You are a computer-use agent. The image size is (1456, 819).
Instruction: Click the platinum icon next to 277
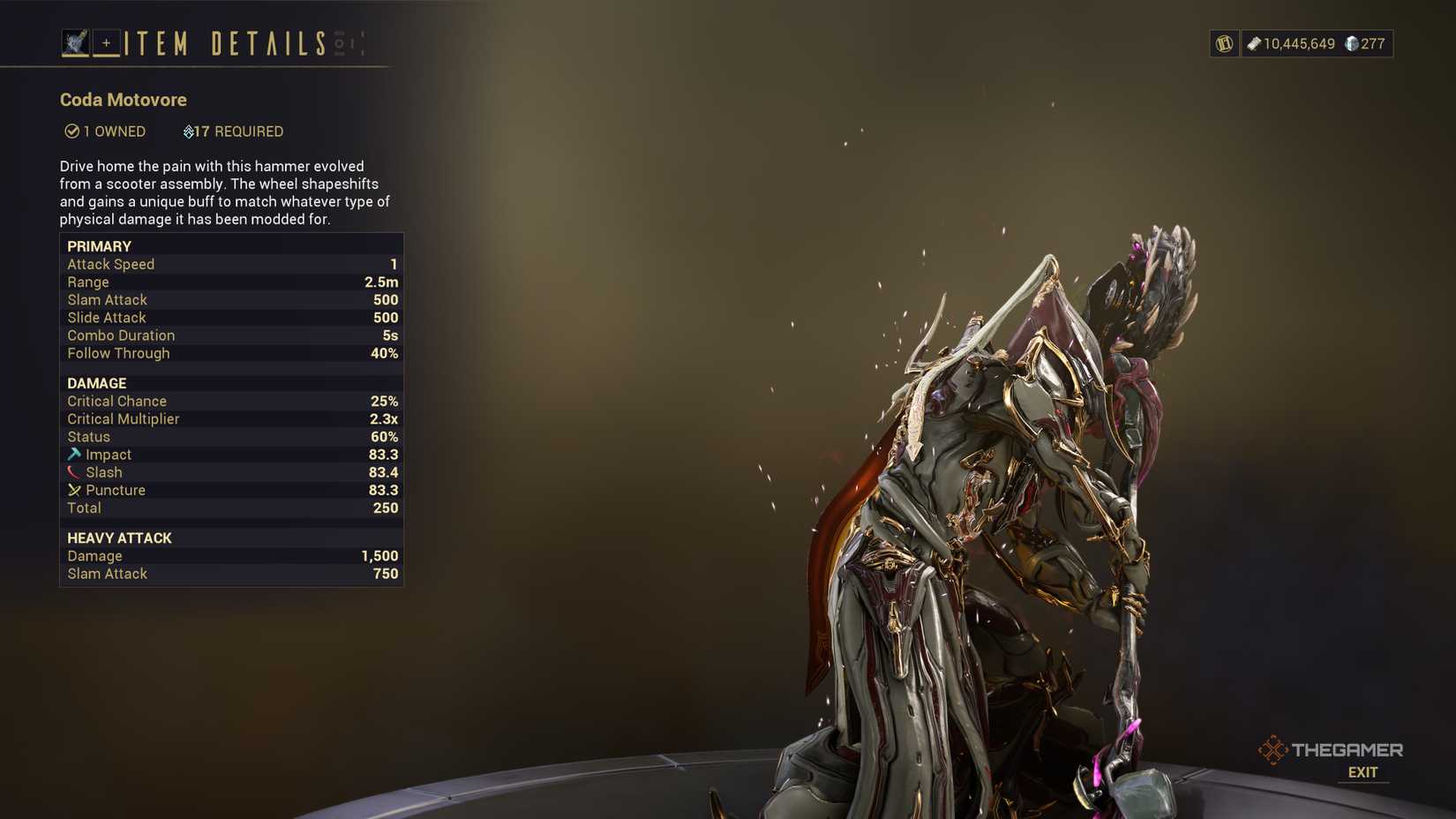coord(1350,42)
